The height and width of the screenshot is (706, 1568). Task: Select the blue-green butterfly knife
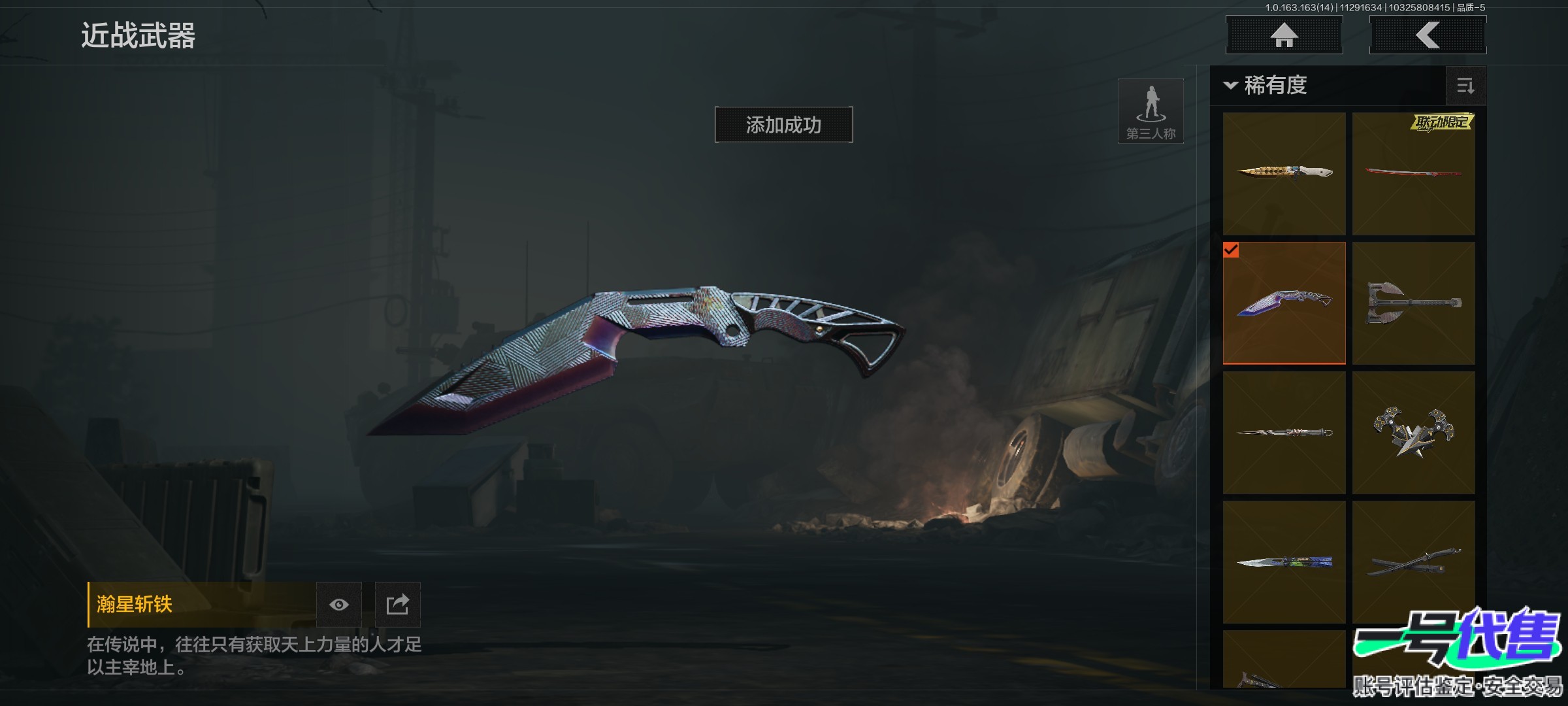[x=1284, y=562]
